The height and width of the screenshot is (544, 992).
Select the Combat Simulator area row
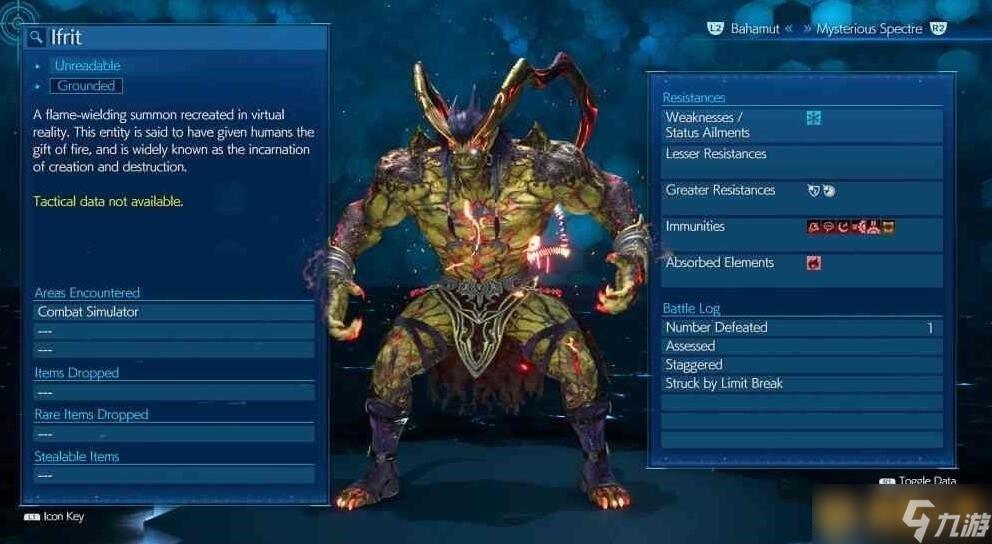[x=174, y=312]
